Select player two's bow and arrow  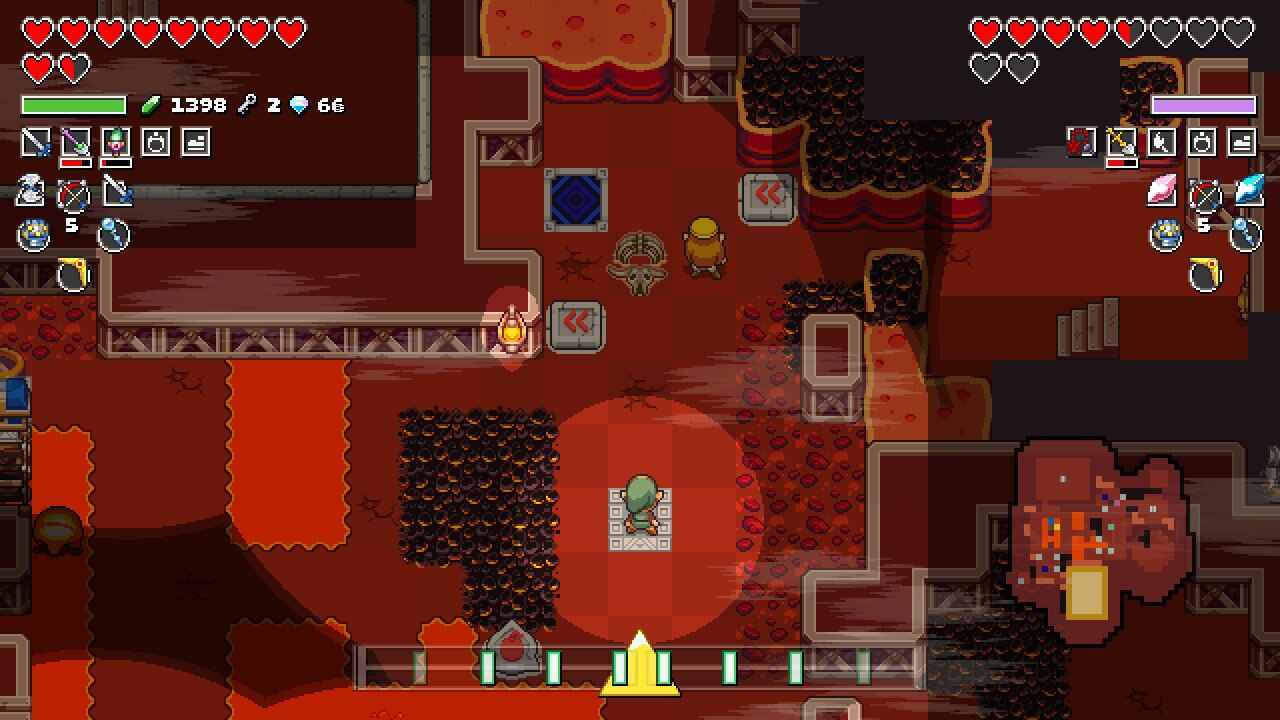coord(1205,195)
